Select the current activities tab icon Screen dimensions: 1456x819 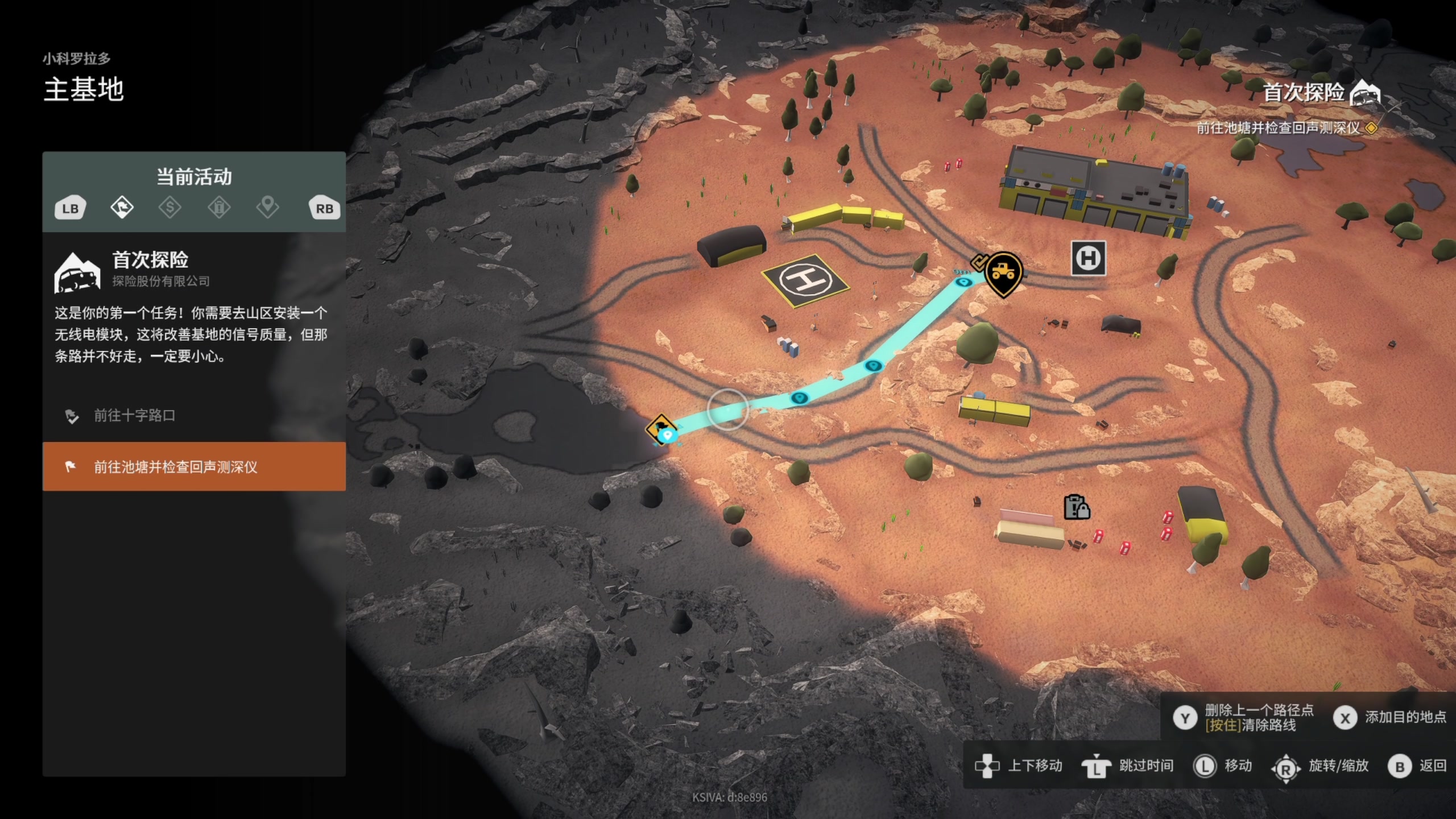tap(122, 208)
